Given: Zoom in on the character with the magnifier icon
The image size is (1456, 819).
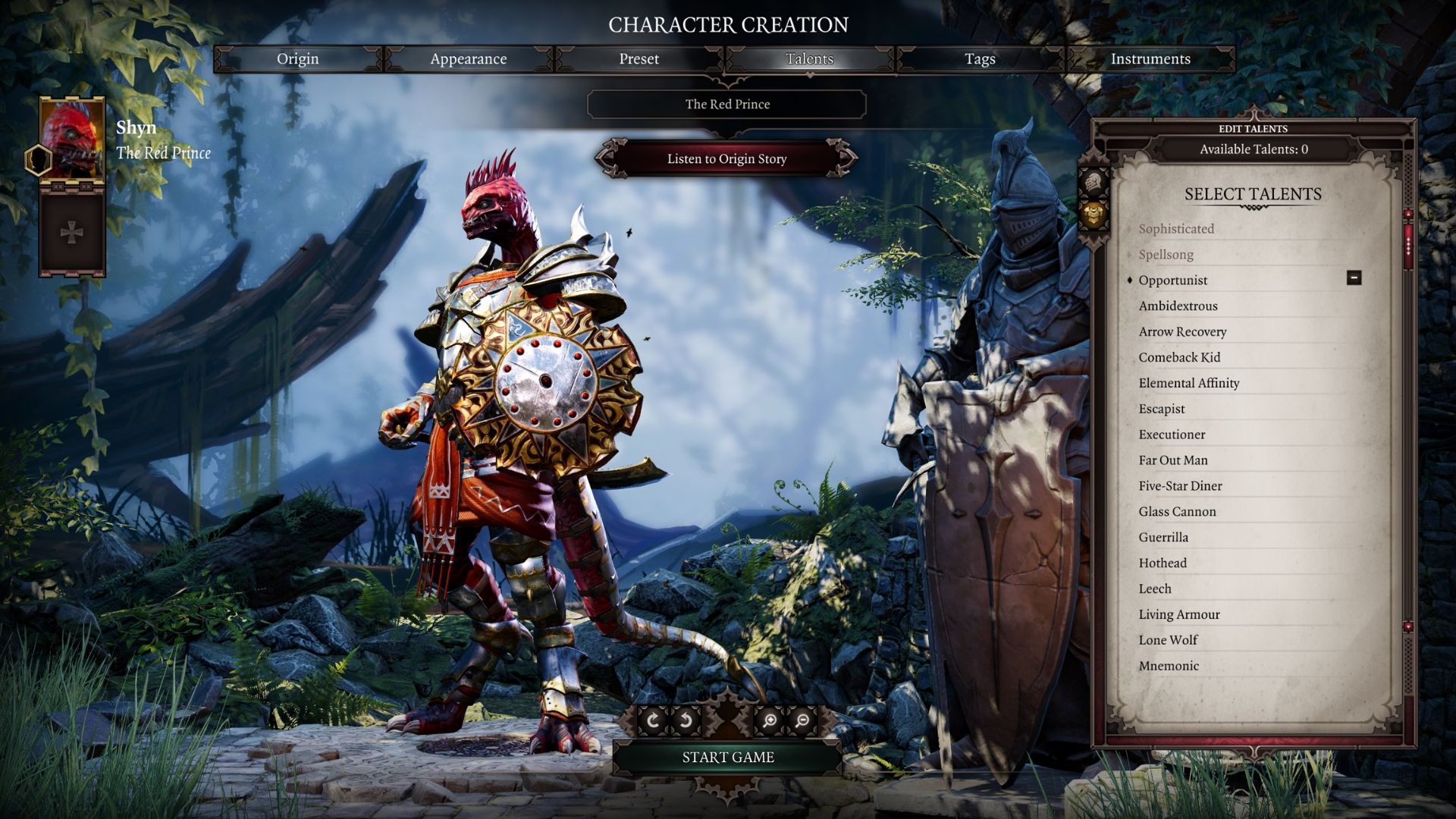Looking at the screenshot, I should click(769, 720).
